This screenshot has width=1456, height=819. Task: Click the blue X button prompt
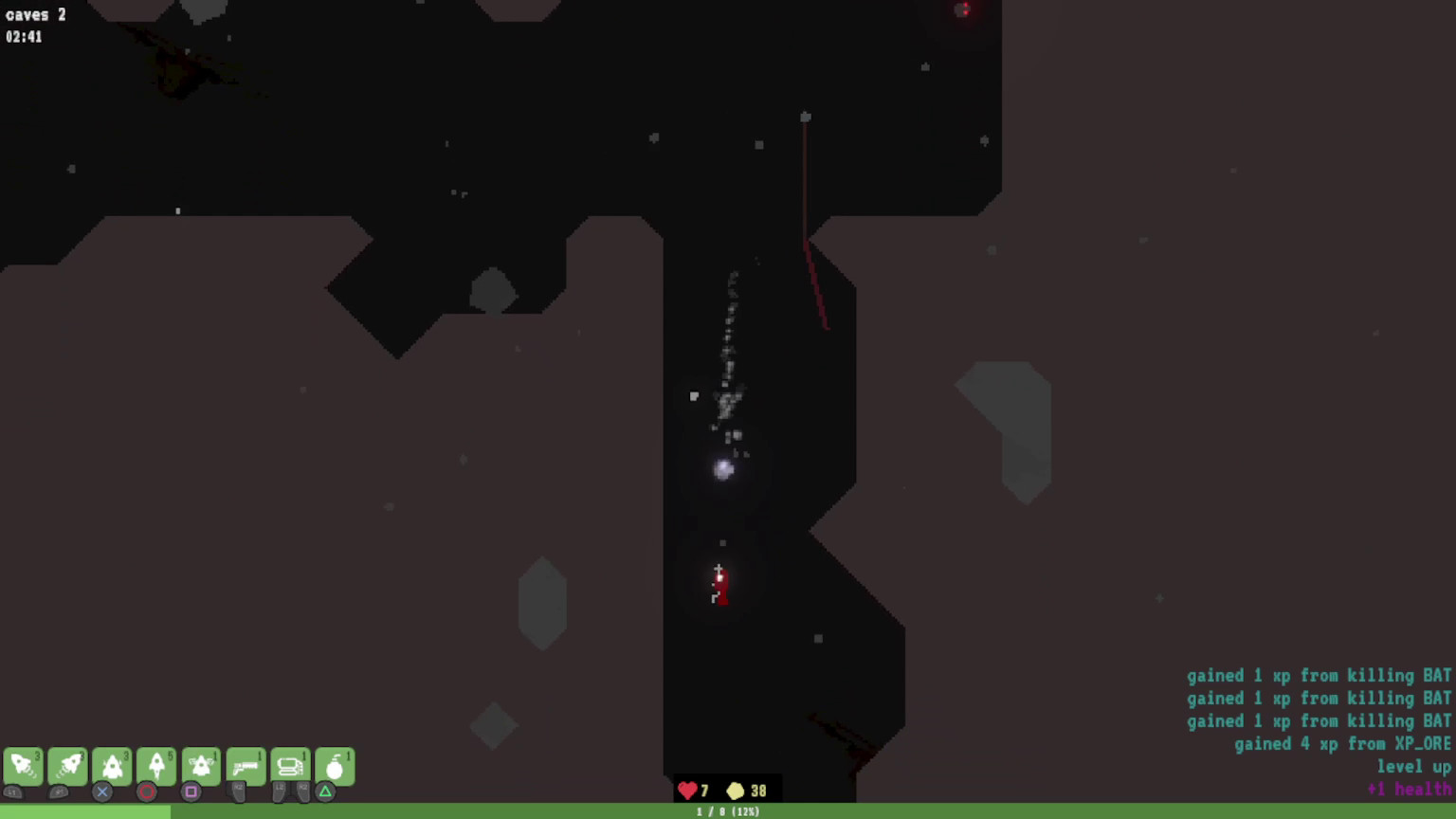(102, 792)
